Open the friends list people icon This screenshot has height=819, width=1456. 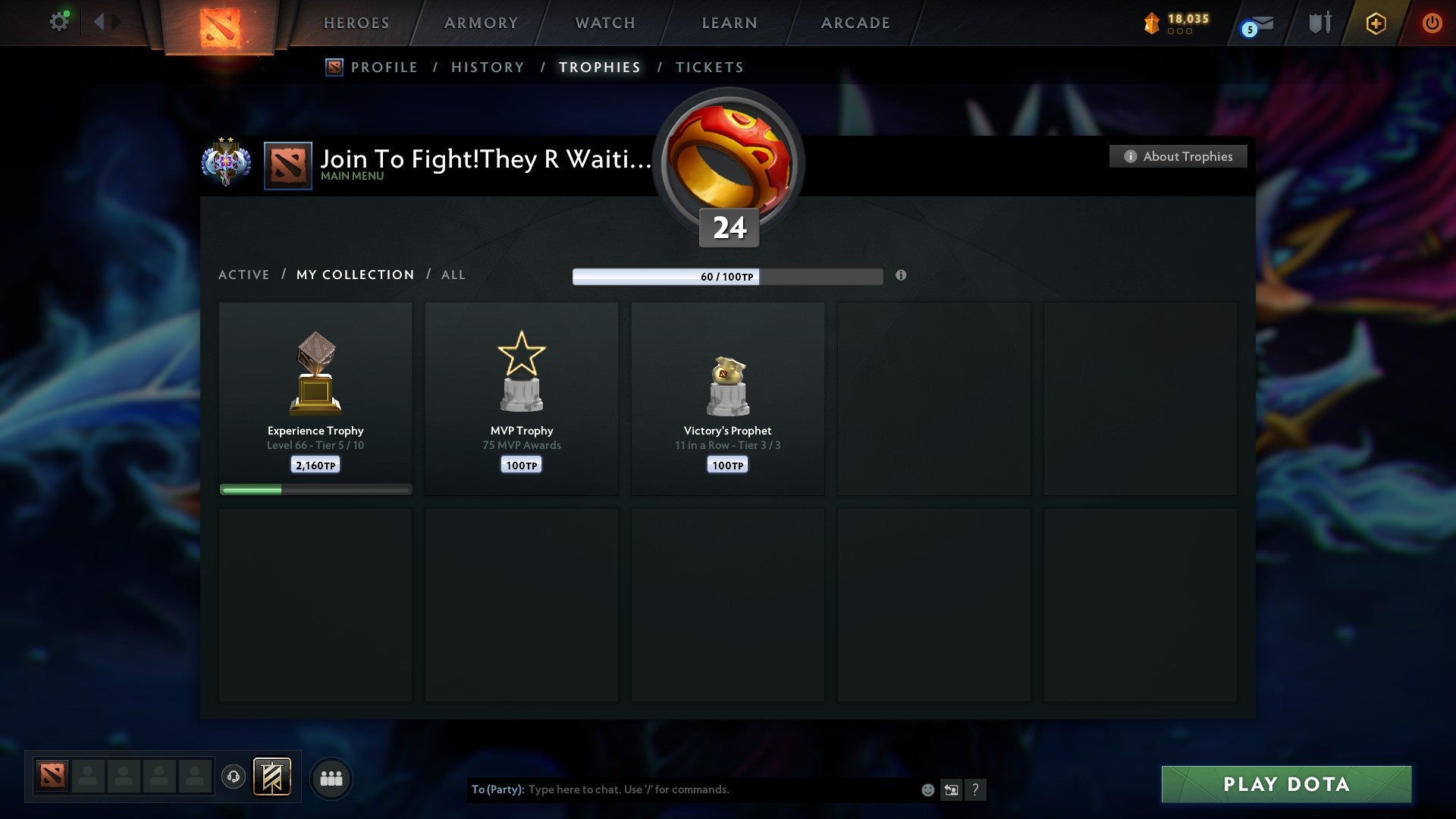(331, 777)
